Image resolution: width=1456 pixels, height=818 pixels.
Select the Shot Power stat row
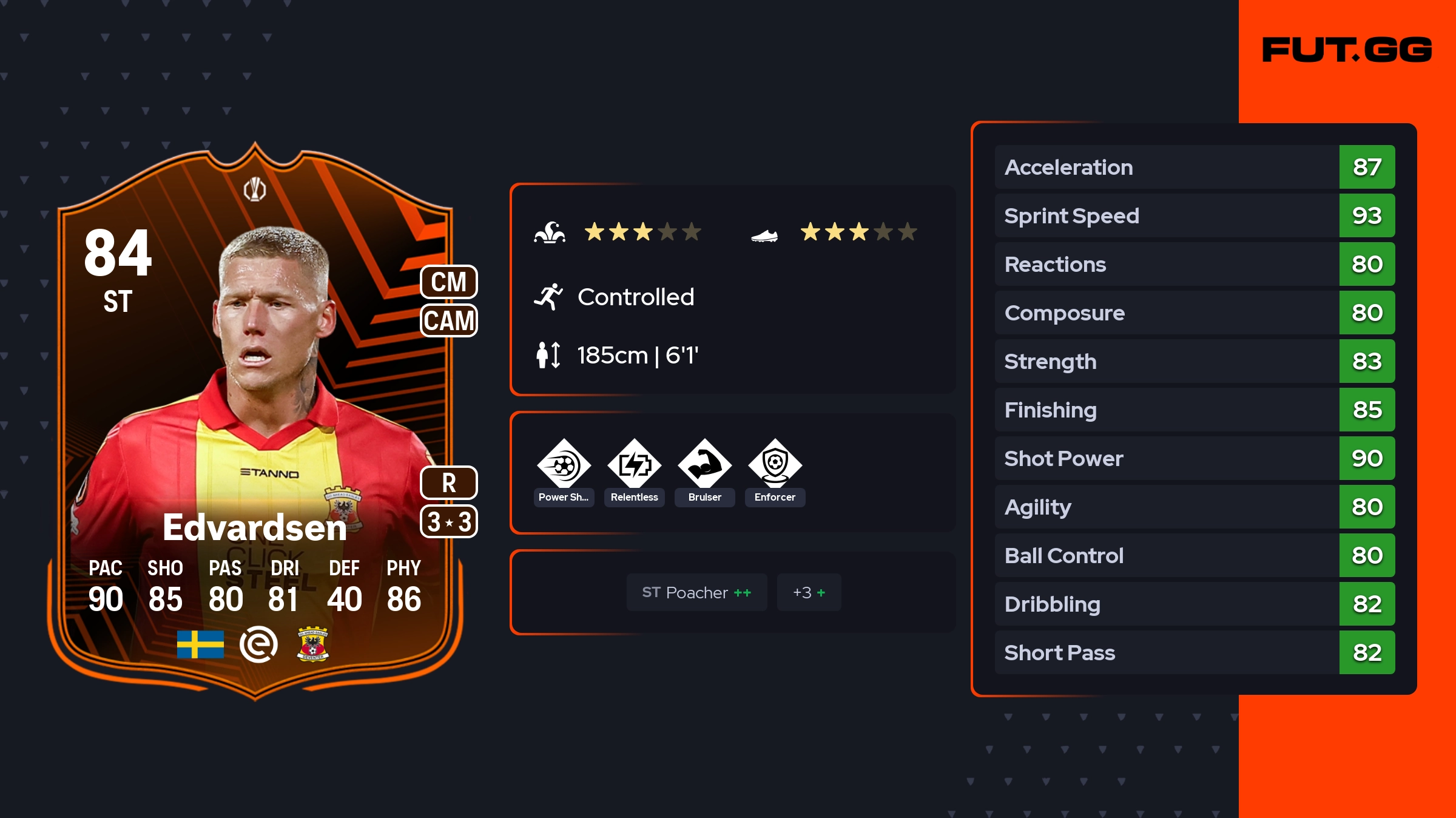(x=1194, y=459)
